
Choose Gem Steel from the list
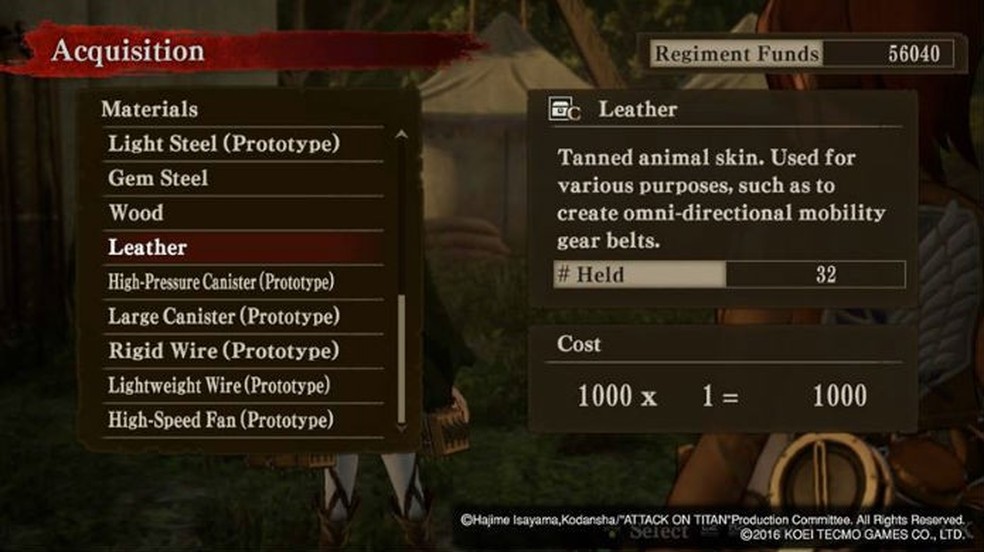pyautogui.click(x=159, y=178)
